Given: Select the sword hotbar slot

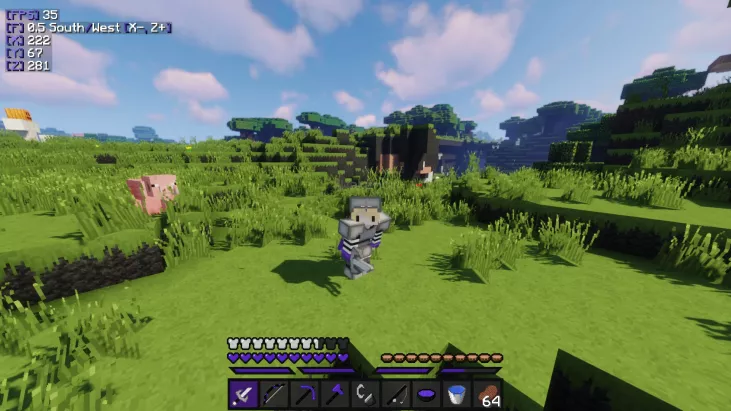Looking at the screenshot, I should click(244, 394).
